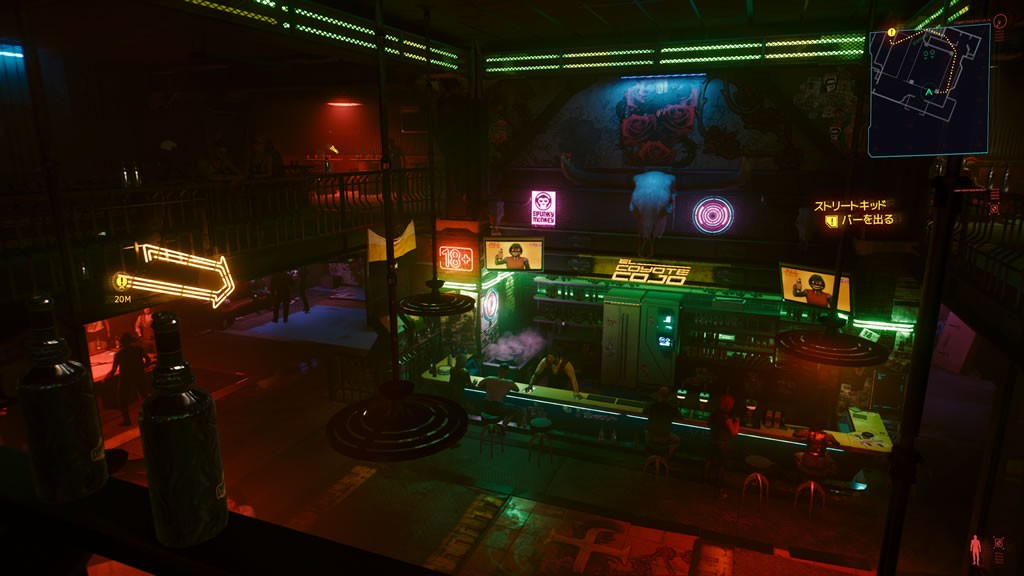The height and width of the screenshot is (576, 1024).
Task: Select the yellow quest marker on the minimap
Action: pyautogui.click(x=889, y=33)
